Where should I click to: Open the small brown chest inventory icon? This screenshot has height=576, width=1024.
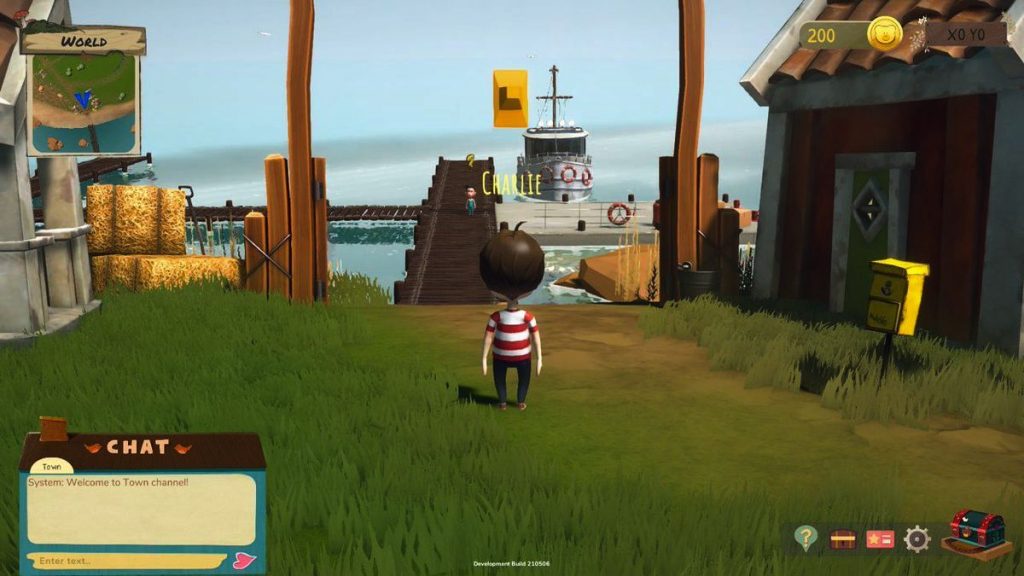coord(843,539)
